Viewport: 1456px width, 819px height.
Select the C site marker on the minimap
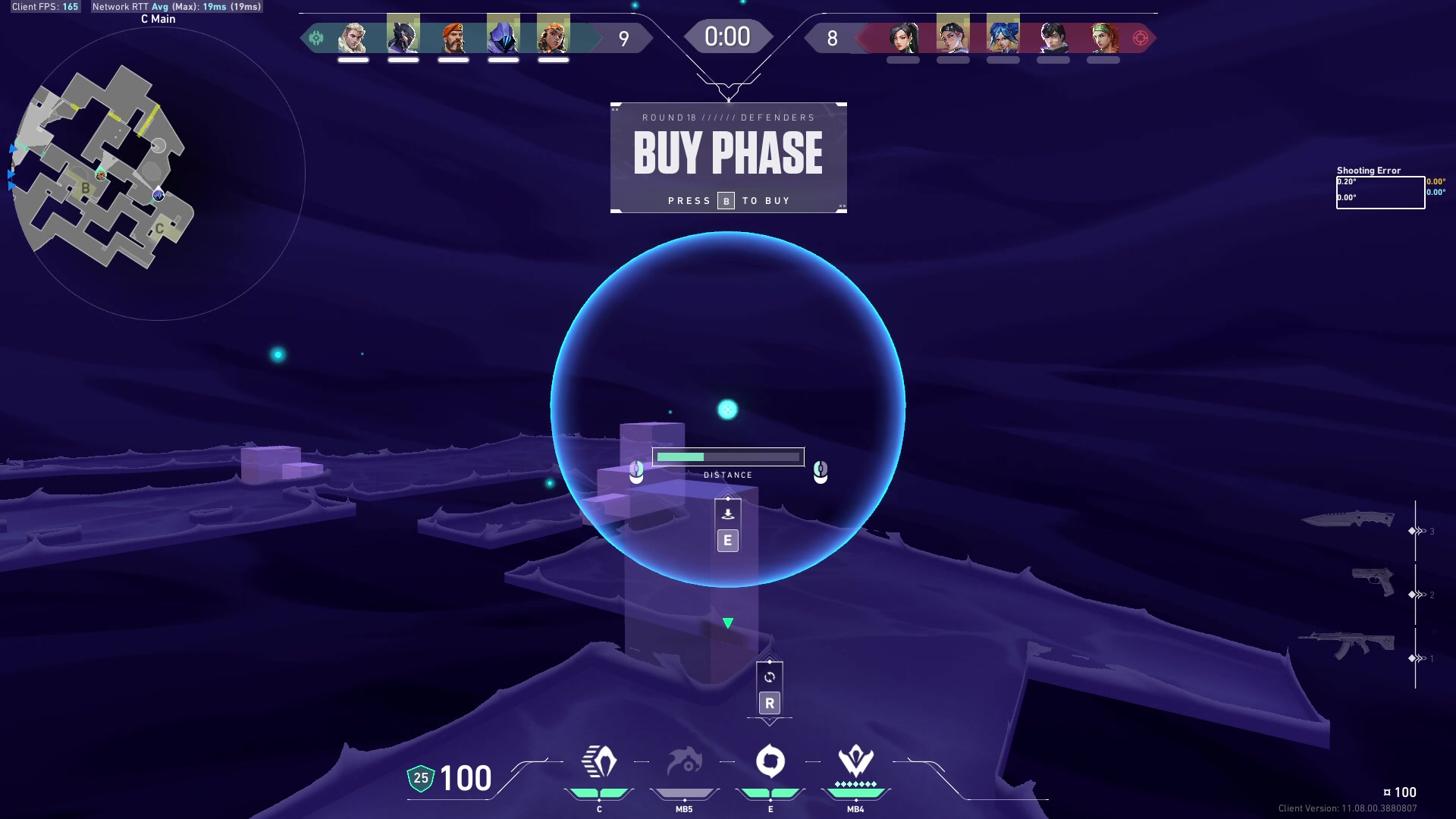tap(159, 228)
